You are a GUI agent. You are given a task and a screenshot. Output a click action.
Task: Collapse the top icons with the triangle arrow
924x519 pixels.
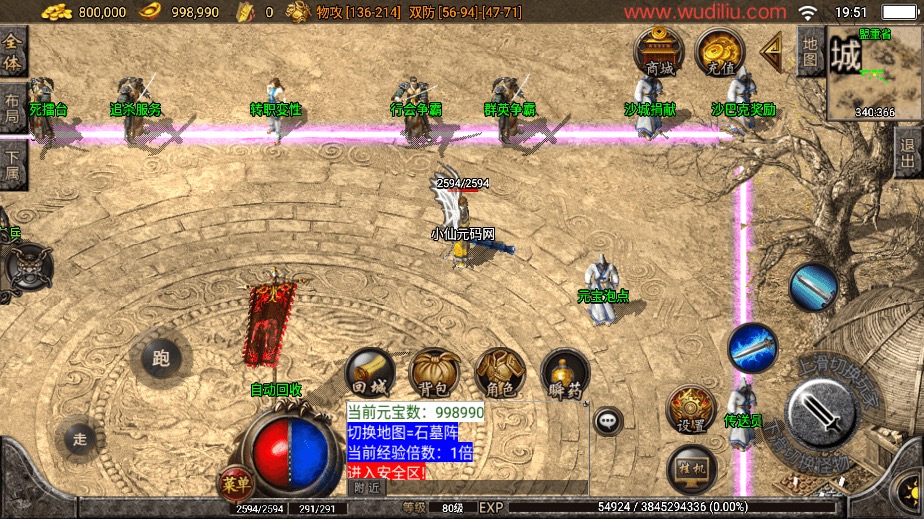coord(771,50)
